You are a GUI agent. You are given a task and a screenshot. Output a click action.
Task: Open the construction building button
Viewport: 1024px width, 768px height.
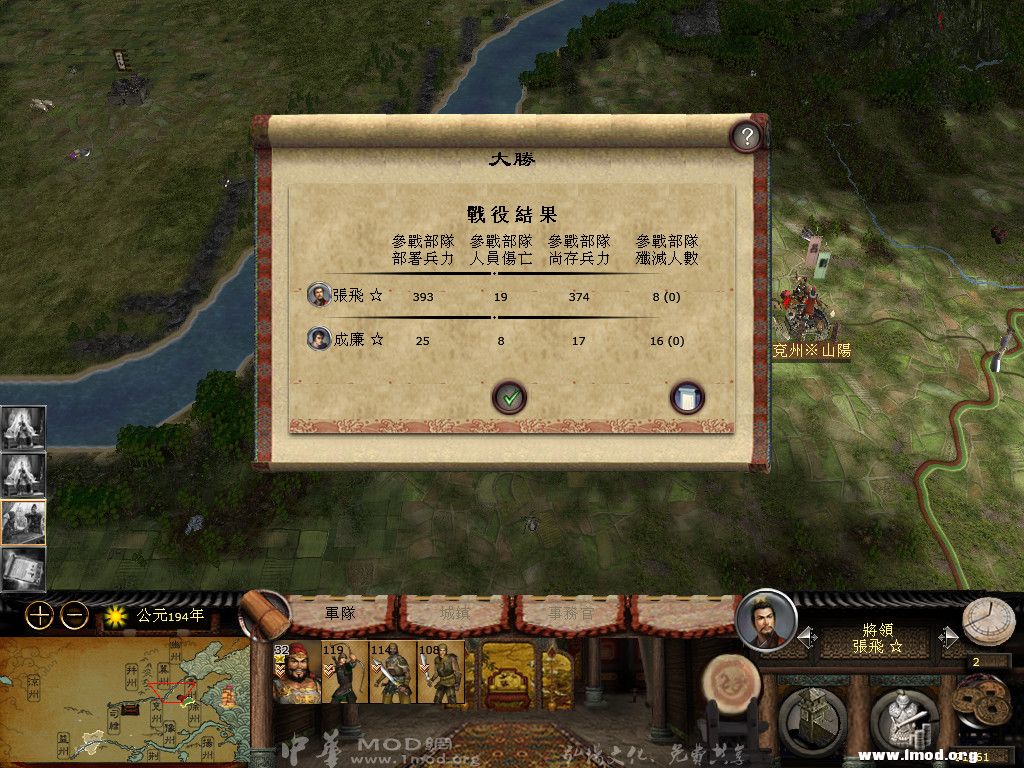pyautogui.click(x=812, y=718)
